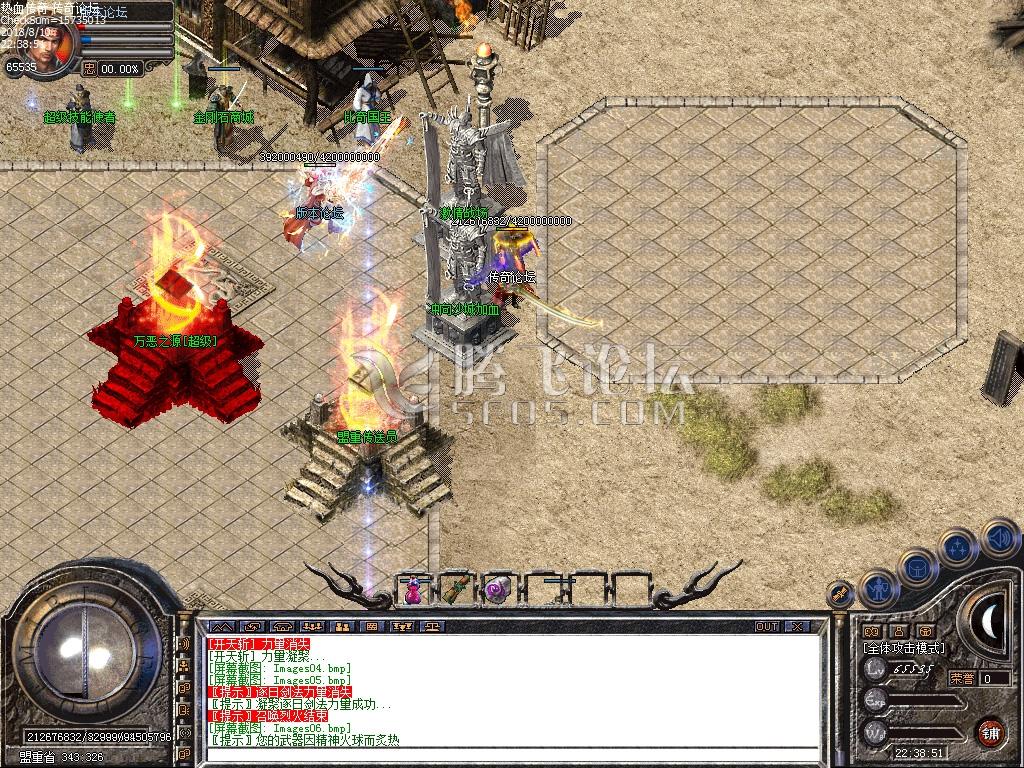Click the chat text input line
The width and height of the screenshot is (1024, 768).
click(x=510, y=754)
